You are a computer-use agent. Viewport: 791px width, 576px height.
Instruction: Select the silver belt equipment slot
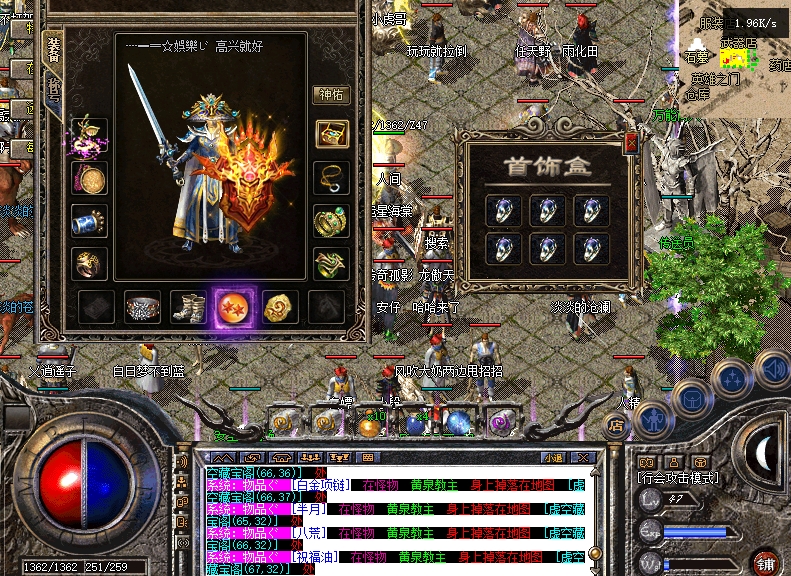pos(142,308)
